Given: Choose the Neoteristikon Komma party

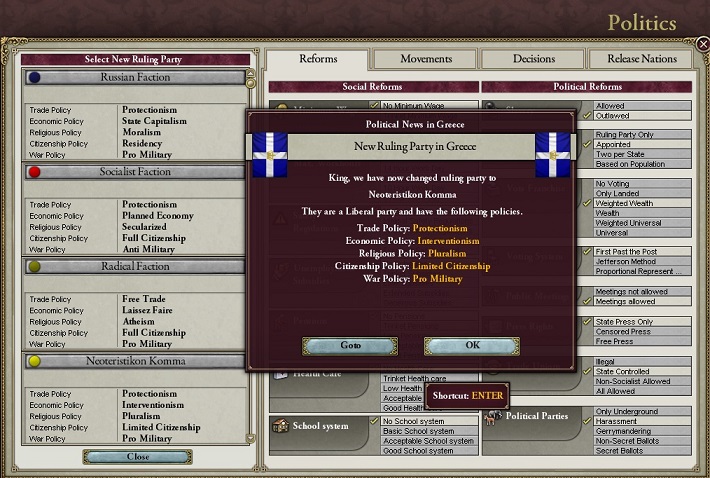Looking at the screenshot, I should [134, 361].
